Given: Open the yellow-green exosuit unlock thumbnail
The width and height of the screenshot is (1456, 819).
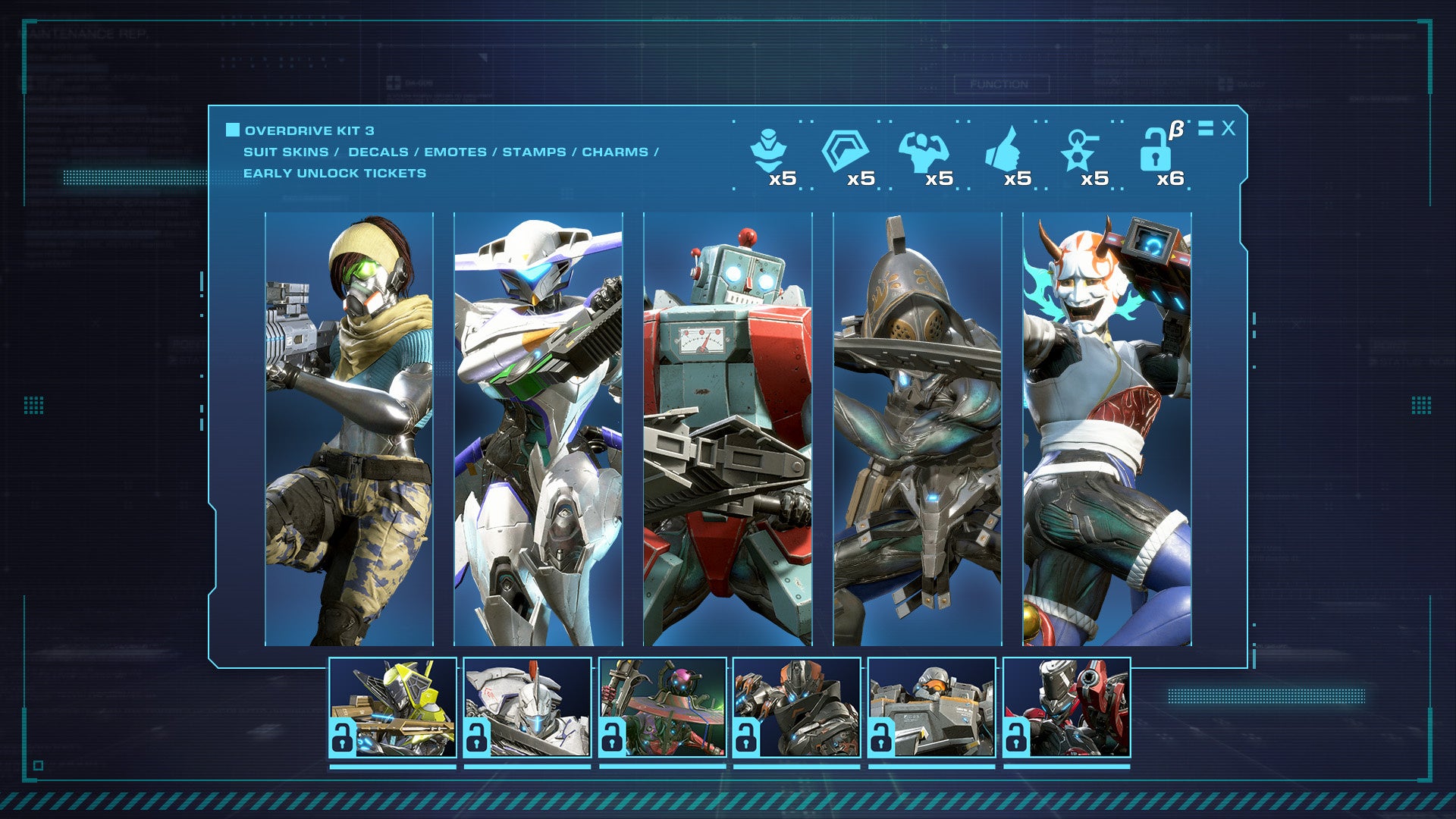Looking at the screenshot, I should 393,708.
